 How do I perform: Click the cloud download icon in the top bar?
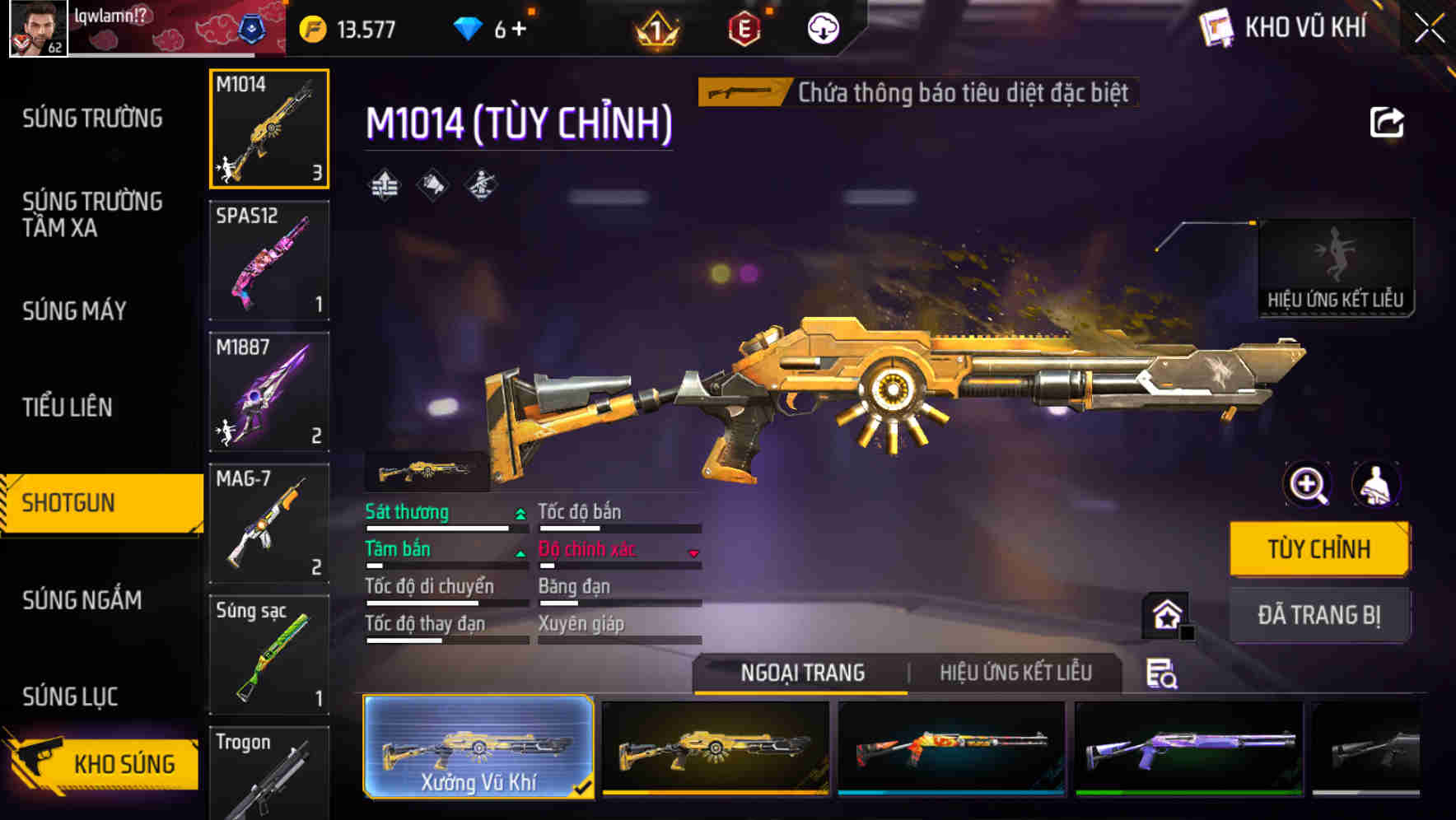click(821, 27)
